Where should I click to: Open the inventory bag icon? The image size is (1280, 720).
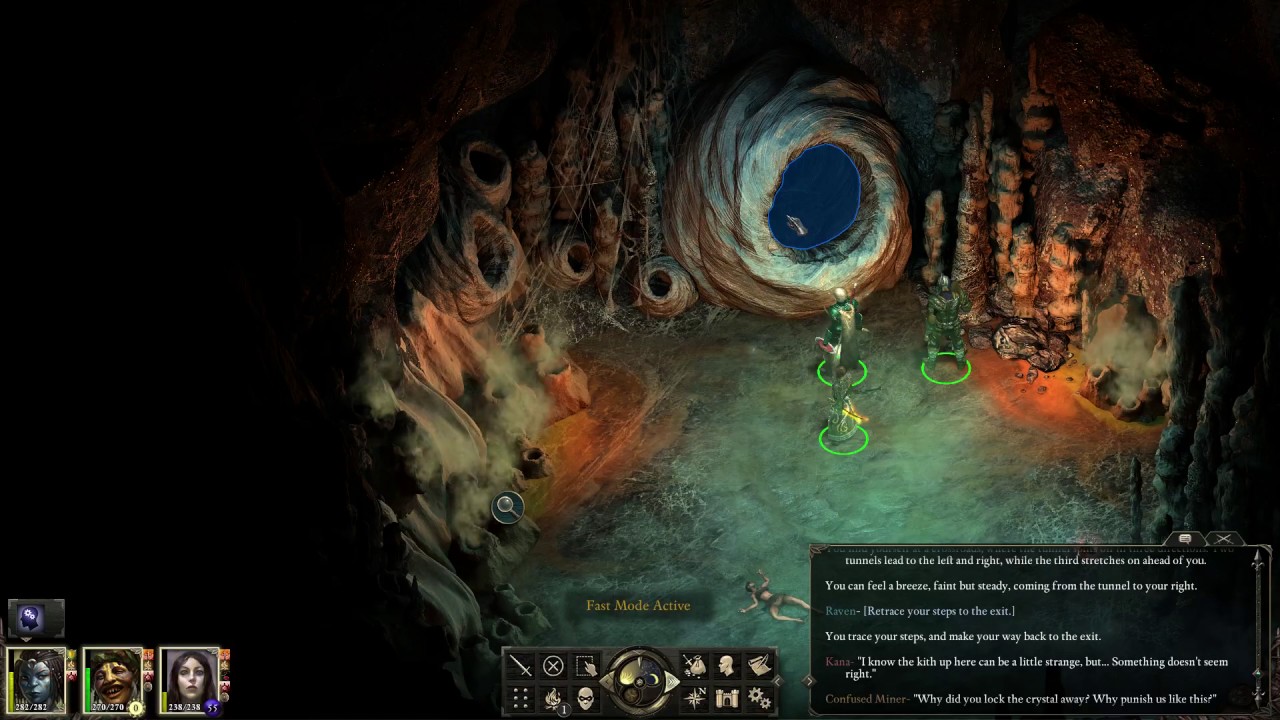(x=694, y=666)
